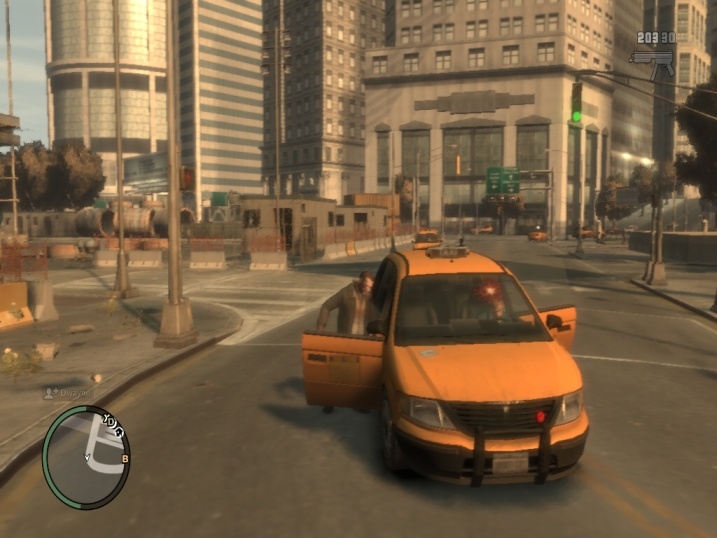This screenshot has height=538, width=717.
Task: Click the white player arrow on the minimap
Action: point(86,458)
